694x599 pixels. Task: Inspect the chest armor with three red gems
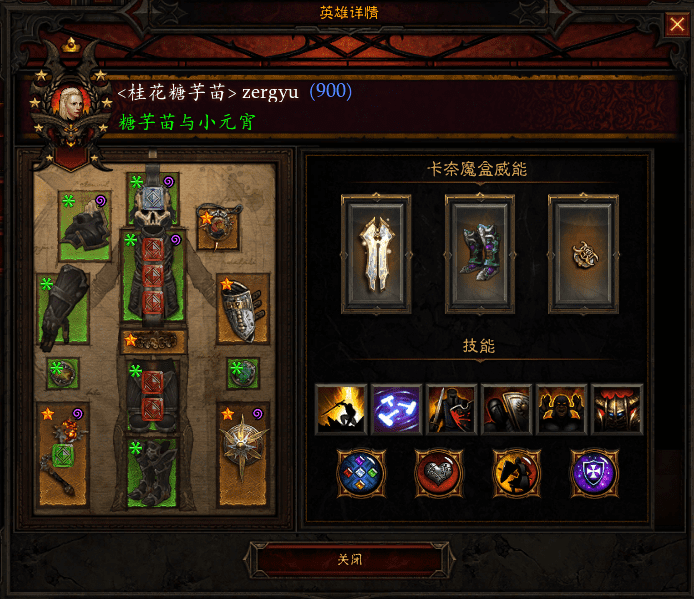(153, 279)
